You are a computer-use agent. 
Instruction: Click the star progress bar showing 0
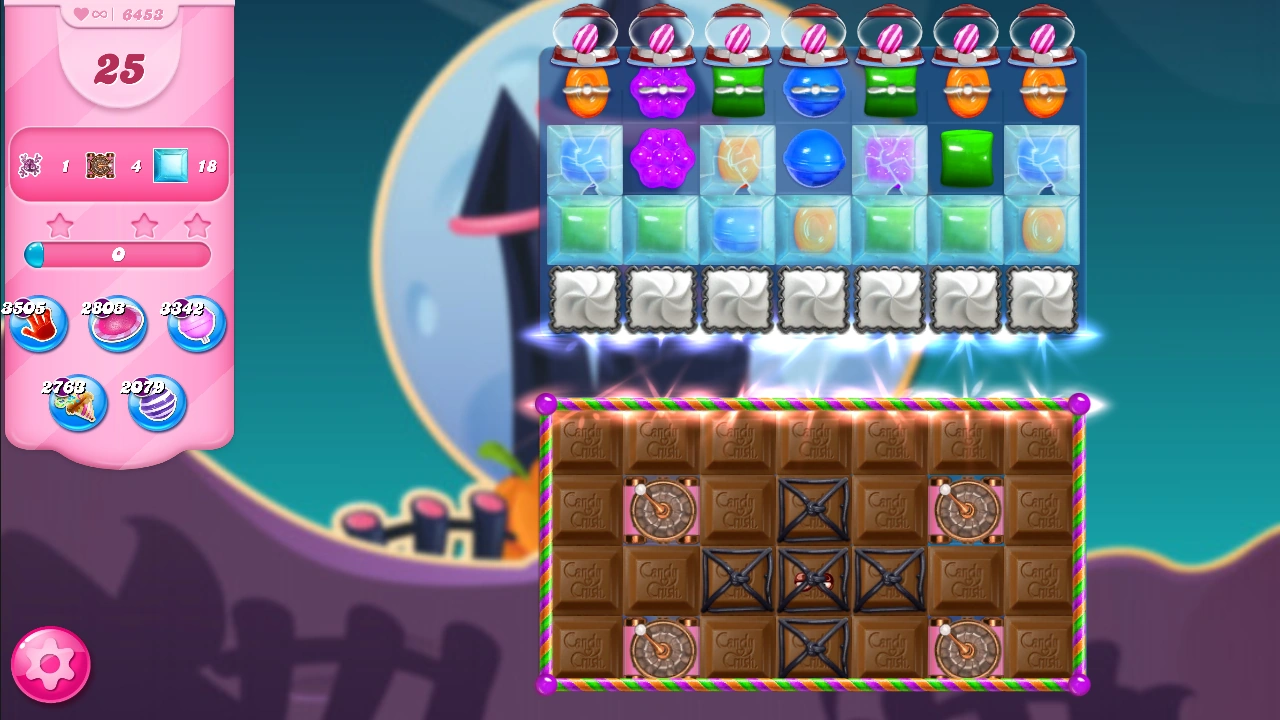point(117,255)
